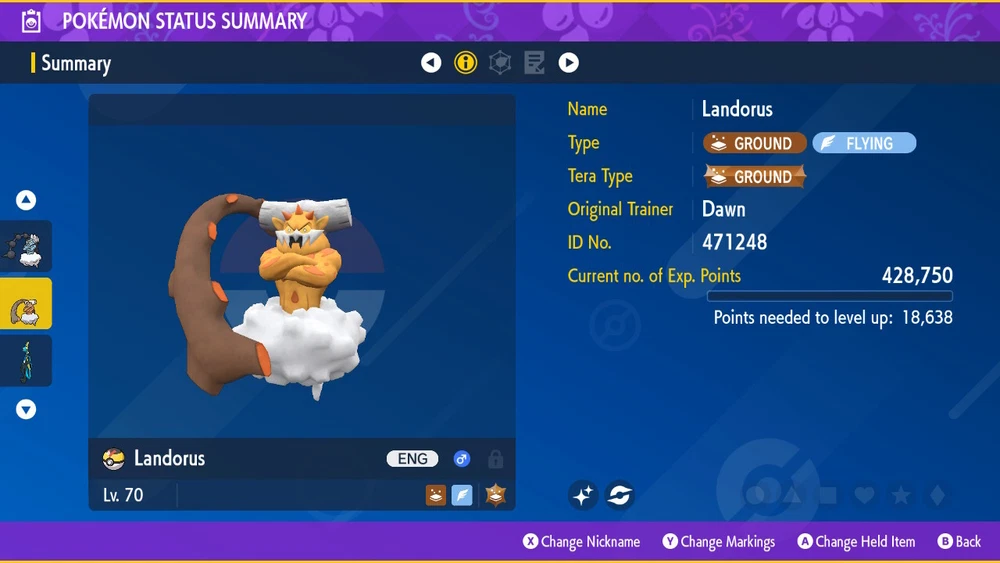
Task: Toggle the square marking
Action: point(828,495)
